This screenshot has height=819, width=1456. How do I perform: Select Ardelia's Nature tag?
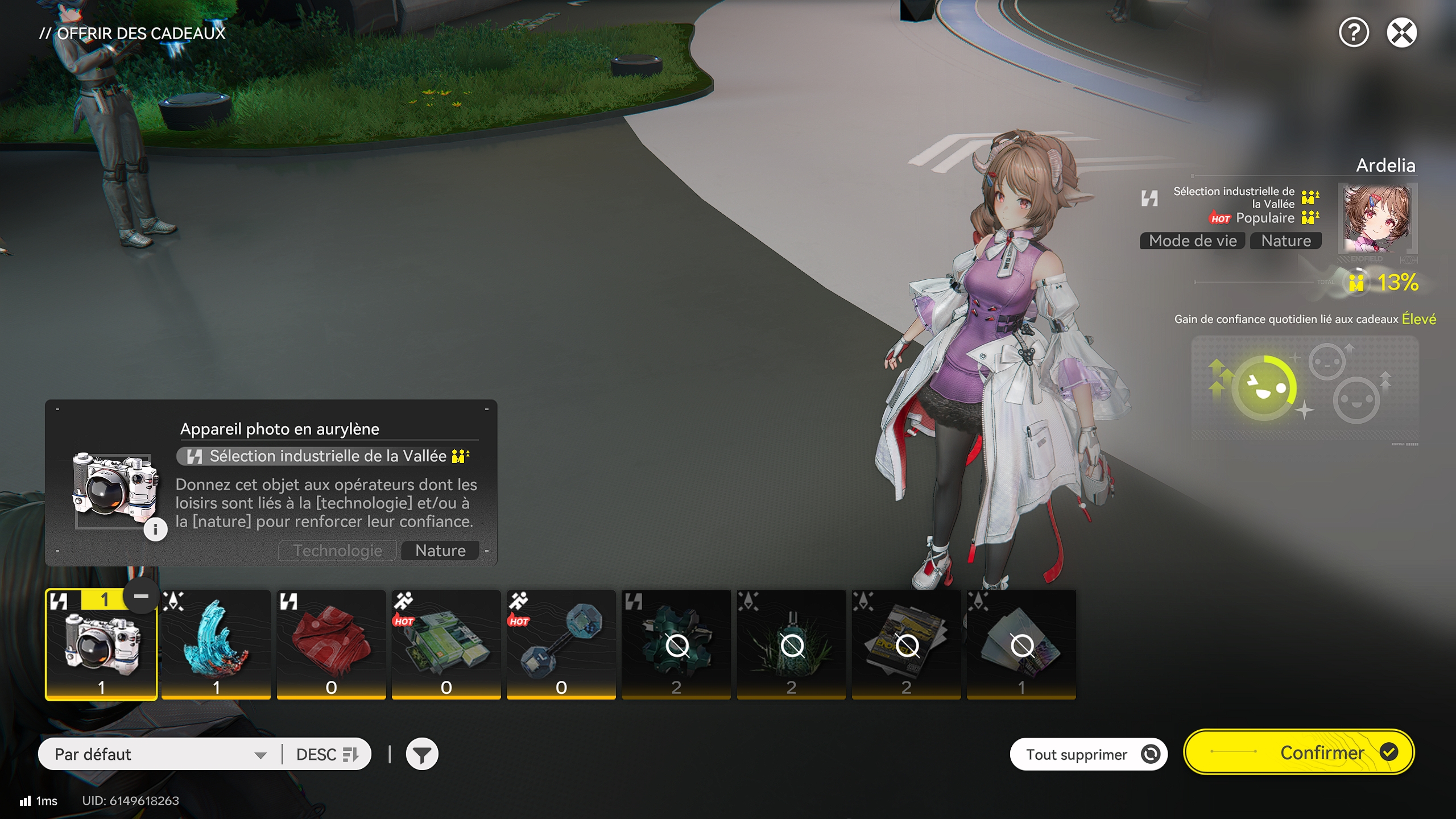pos(1287,241)
